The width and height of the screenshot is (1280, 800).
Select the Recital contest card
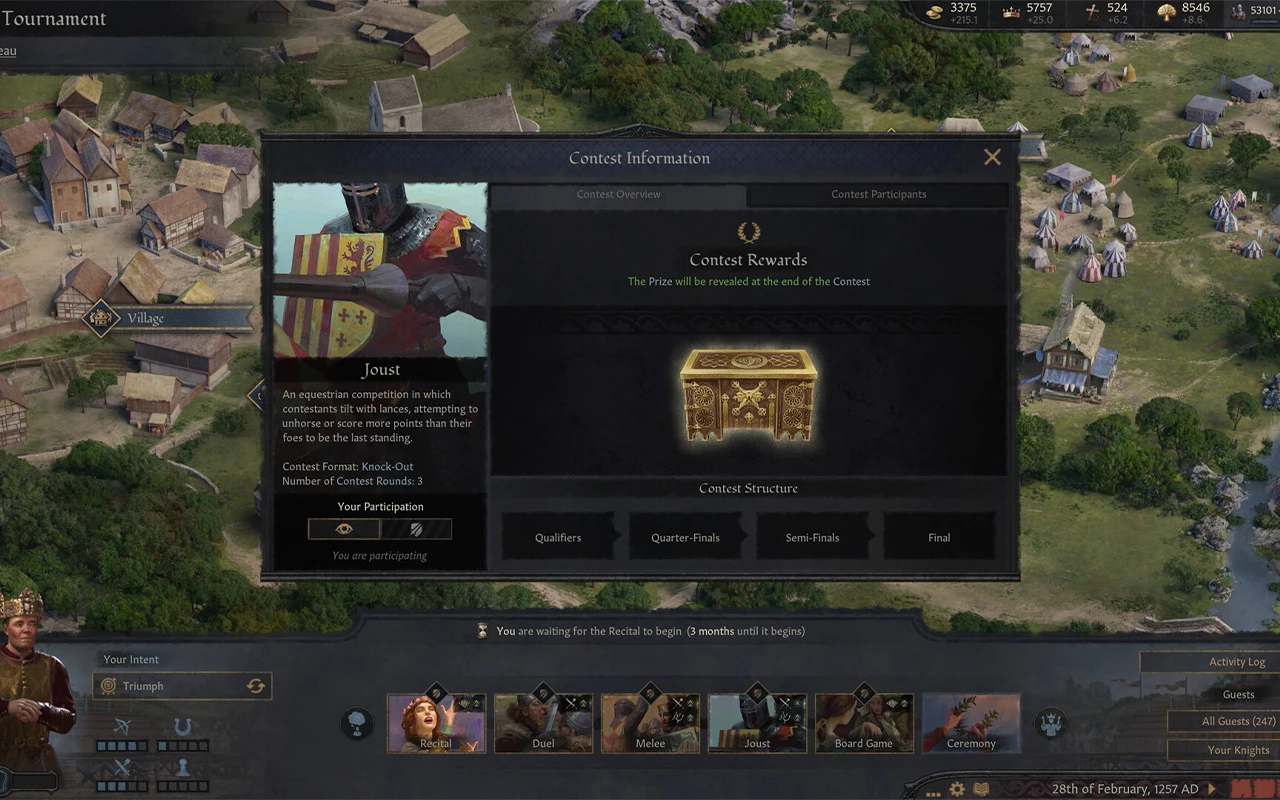pos(436,723)
